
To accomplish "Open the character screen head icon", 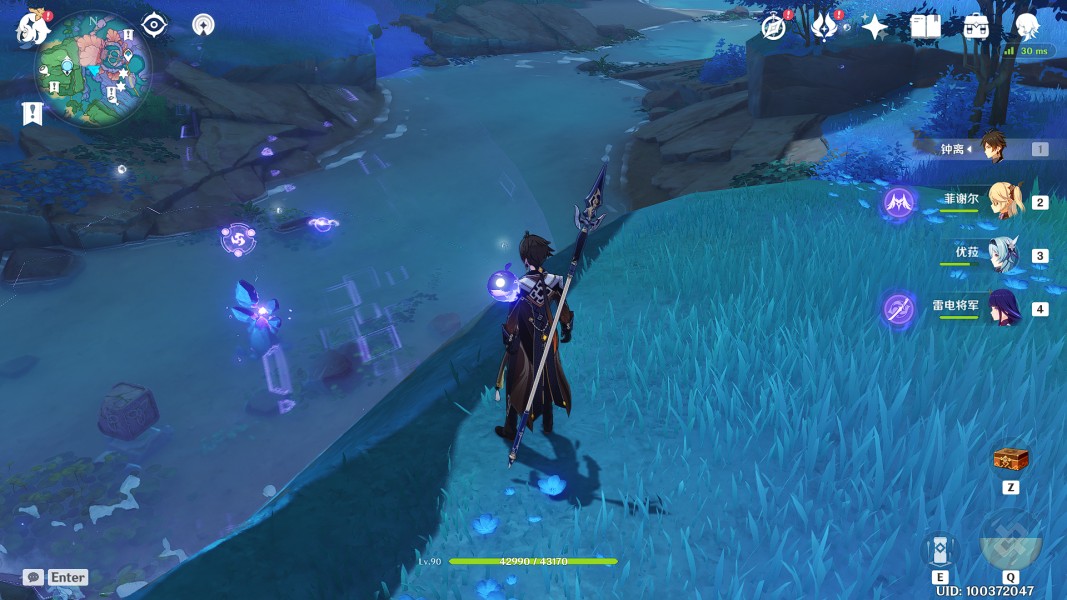I will point(1027,27).
